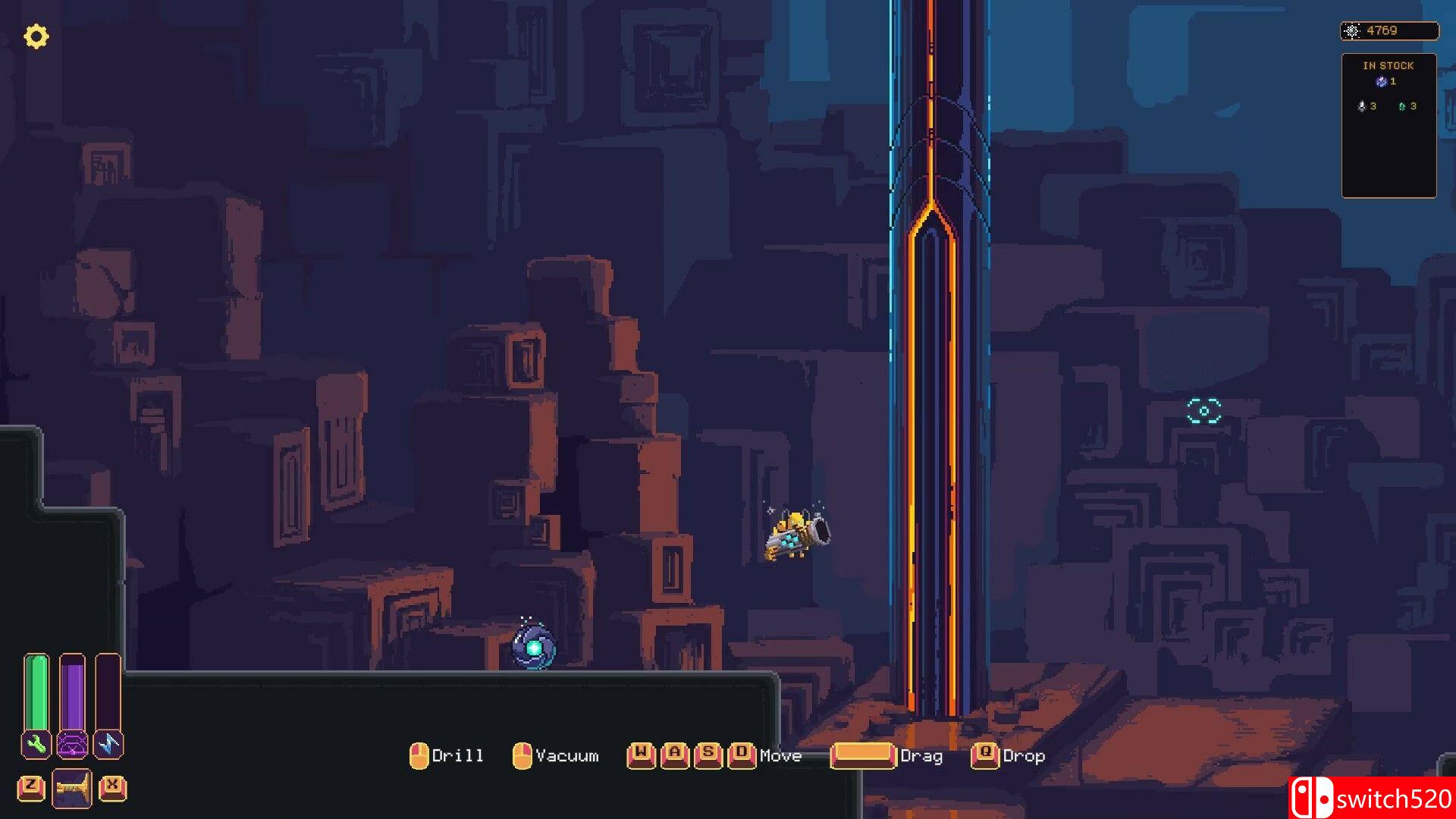Screen dimensions: 1456x819
Task: Select the equipped drill tool slot
Action: (x=72, y=789)
